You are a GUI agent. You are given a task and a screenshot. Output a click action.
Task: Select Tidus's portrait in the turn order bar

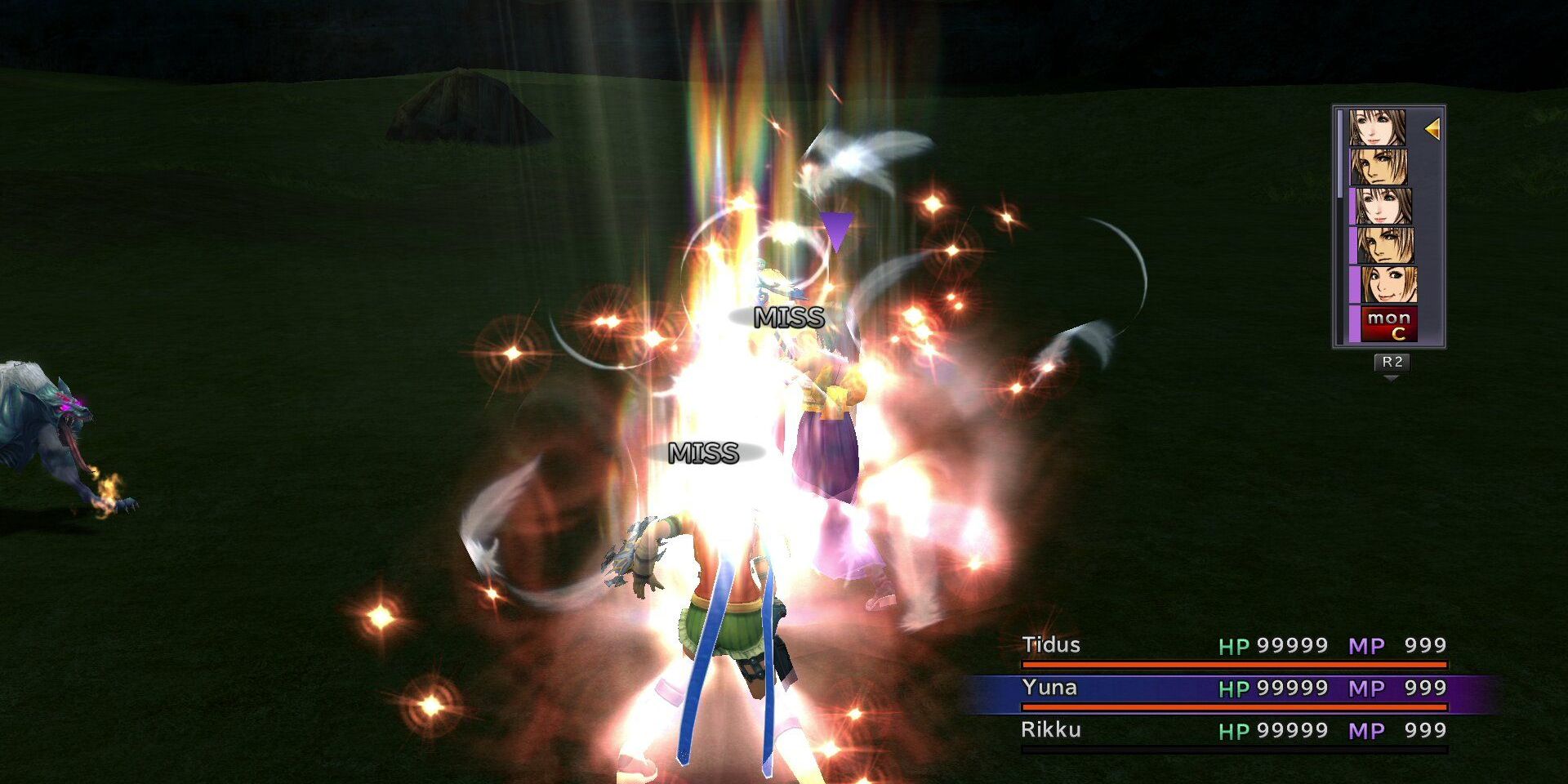(x=1380, y=167)
